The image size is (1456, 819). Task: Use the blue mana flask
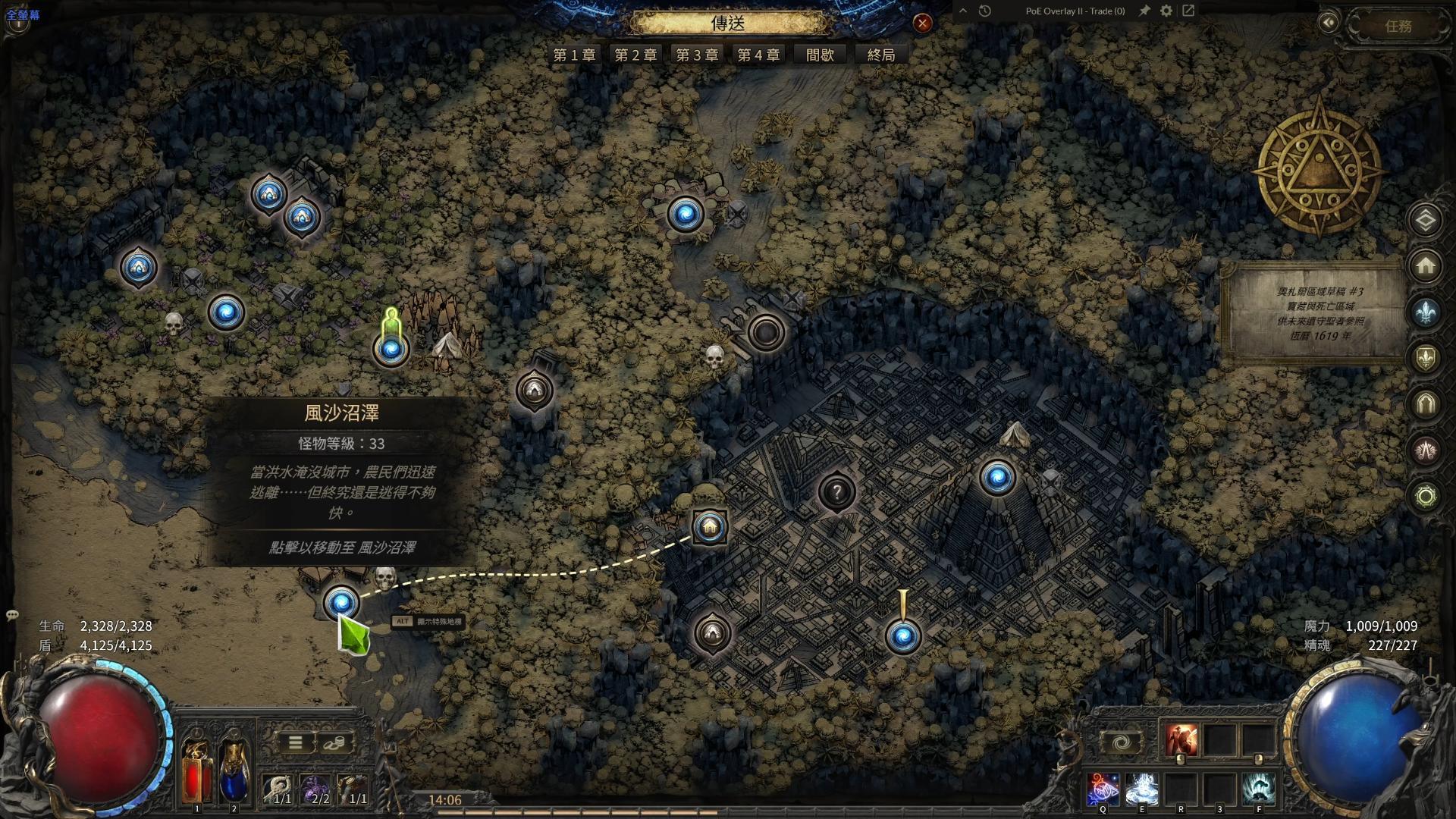[234, 770]
